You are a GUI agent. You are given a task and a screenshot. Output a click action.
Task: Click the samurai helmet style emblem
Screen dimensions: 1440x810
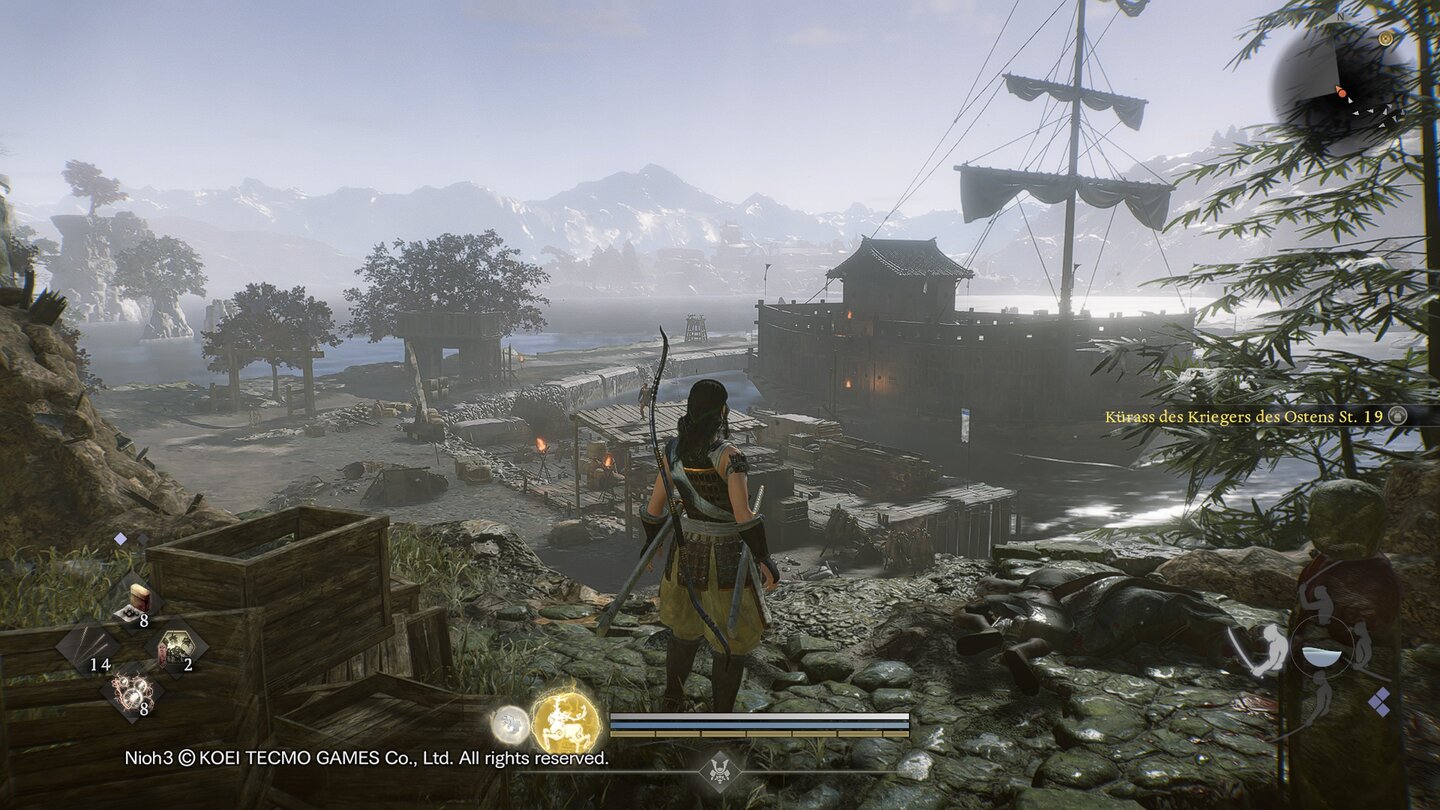pyautogui.click(x=720, y=770)
